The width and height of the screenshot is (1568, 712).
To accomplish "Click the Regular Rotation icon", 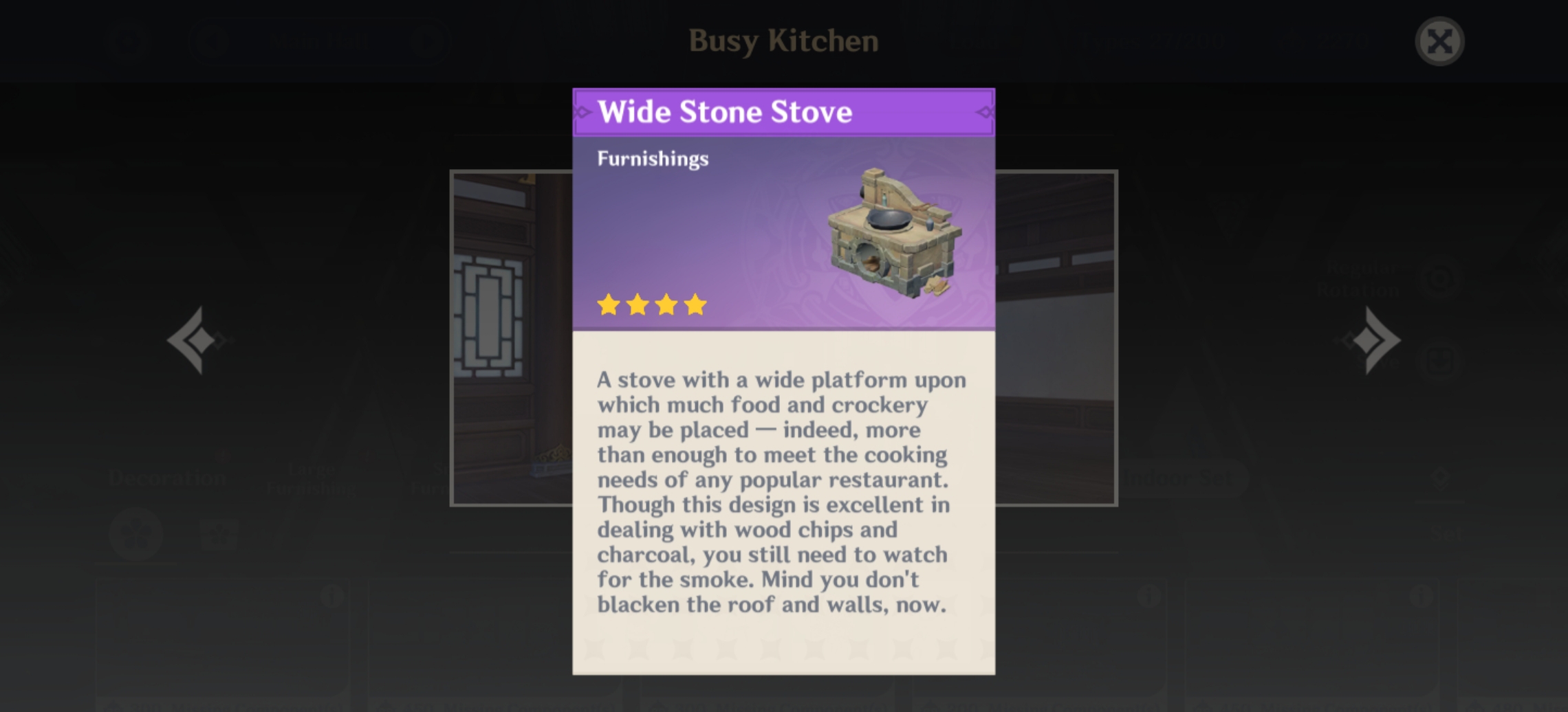I will 1439,280.
